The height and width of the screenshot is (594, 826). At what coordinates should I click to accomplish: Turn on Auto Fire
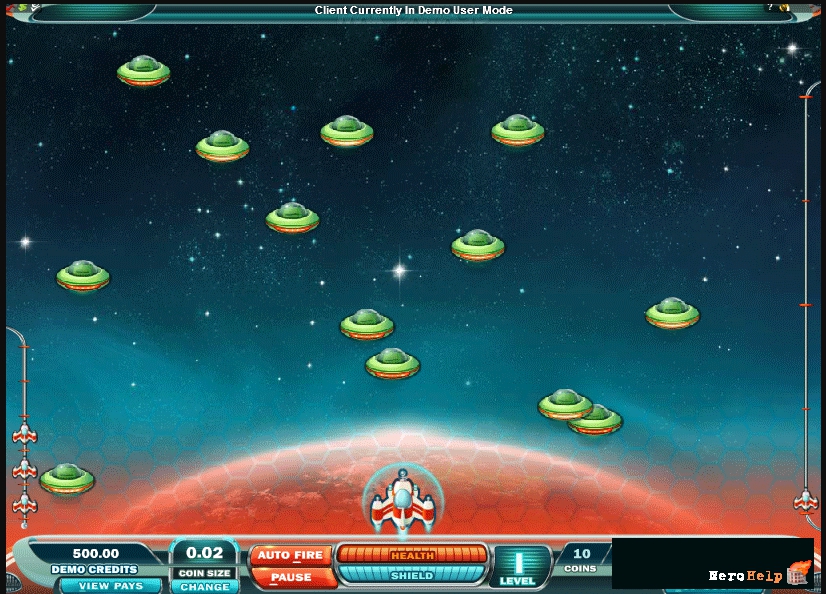291,555
